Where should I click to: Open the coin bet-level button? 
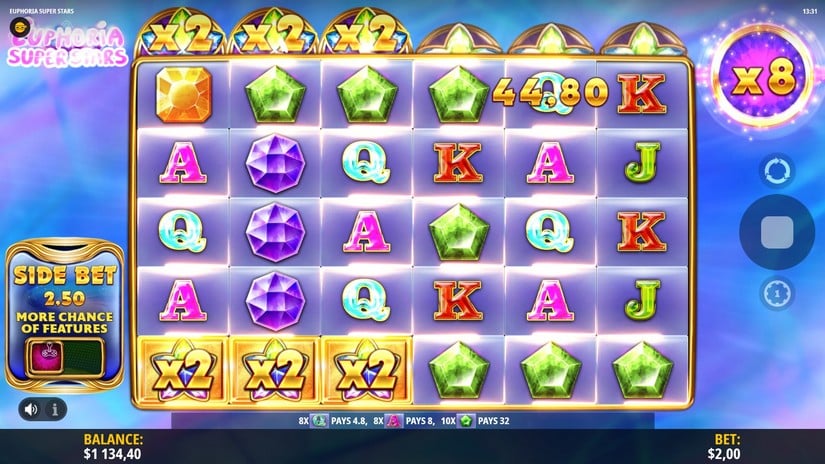pyautogui.click(x=776, y=293)
